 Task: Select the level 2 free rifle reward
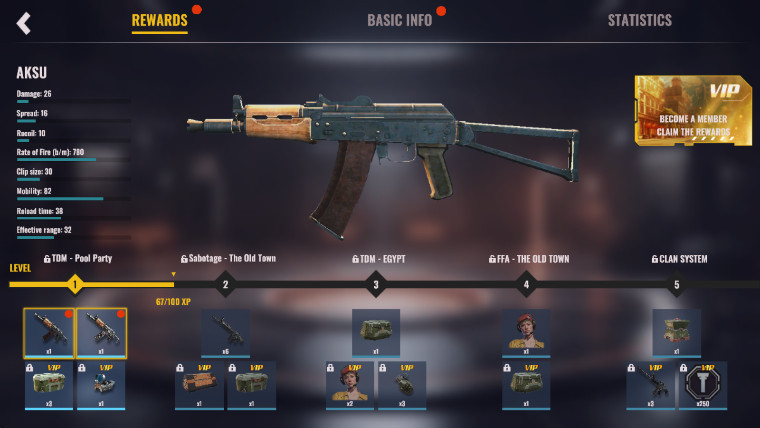[x=225, y=333]
